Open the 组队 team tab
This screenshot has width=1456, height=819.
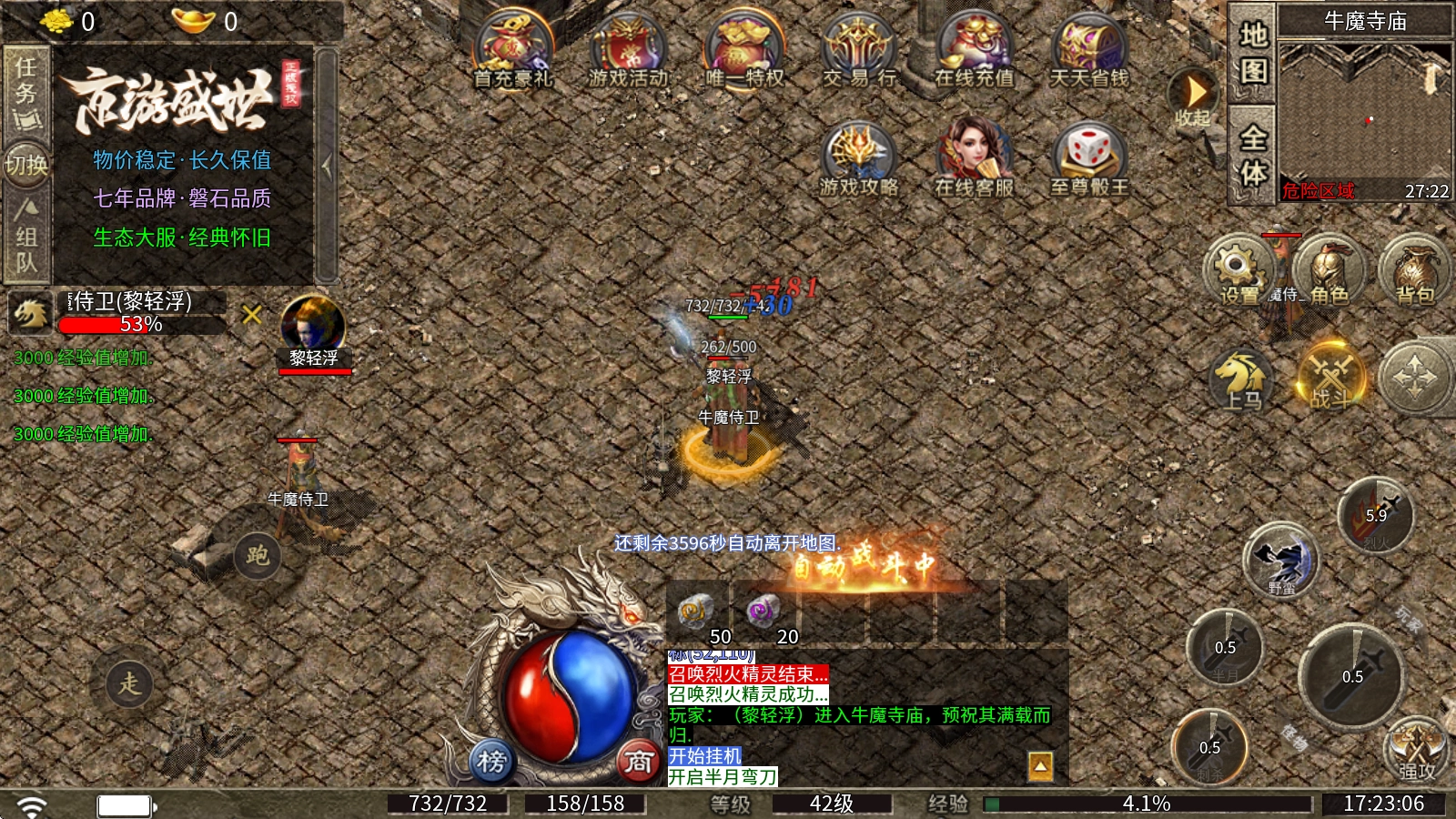(x=26, y=237)
